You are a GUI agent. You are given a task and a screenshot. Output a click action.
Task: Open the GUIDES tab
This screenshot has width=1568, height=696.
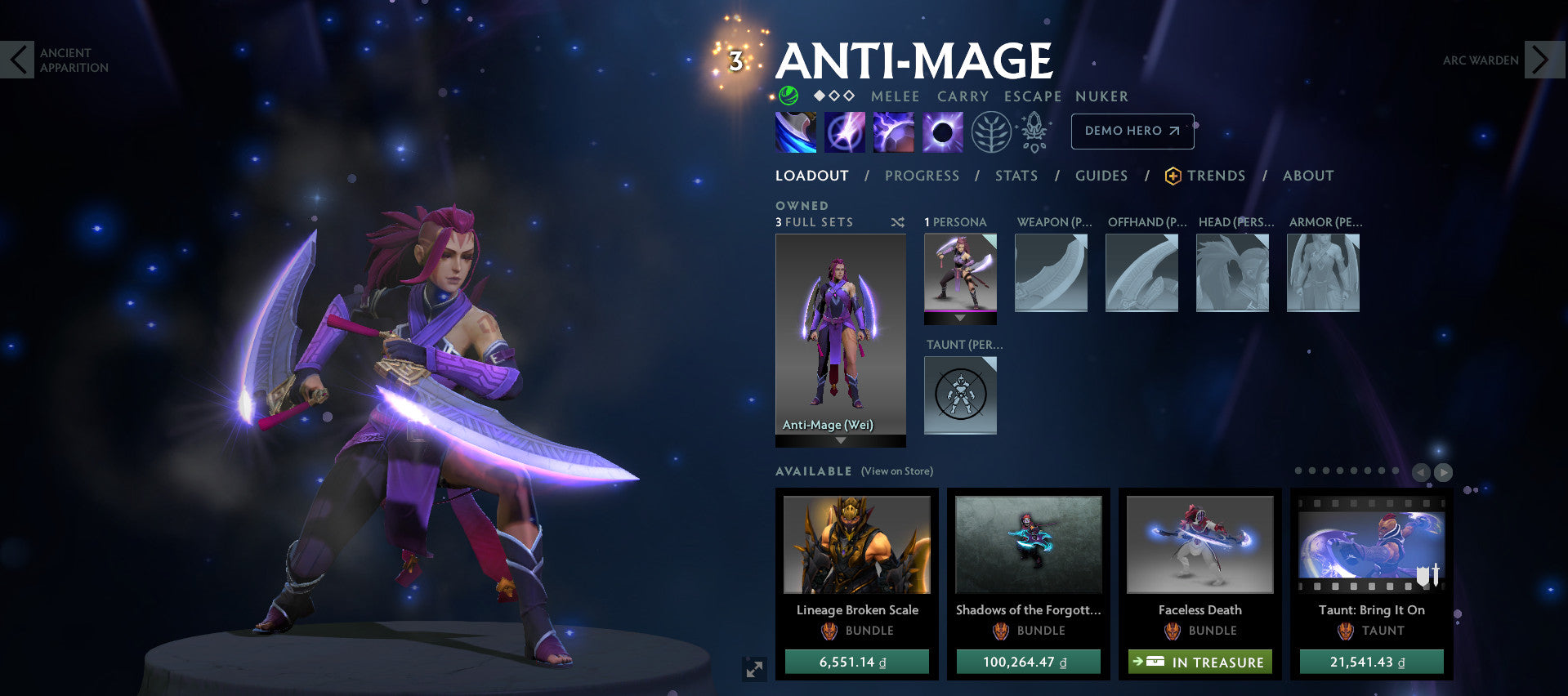click(x=1101, y=175)
